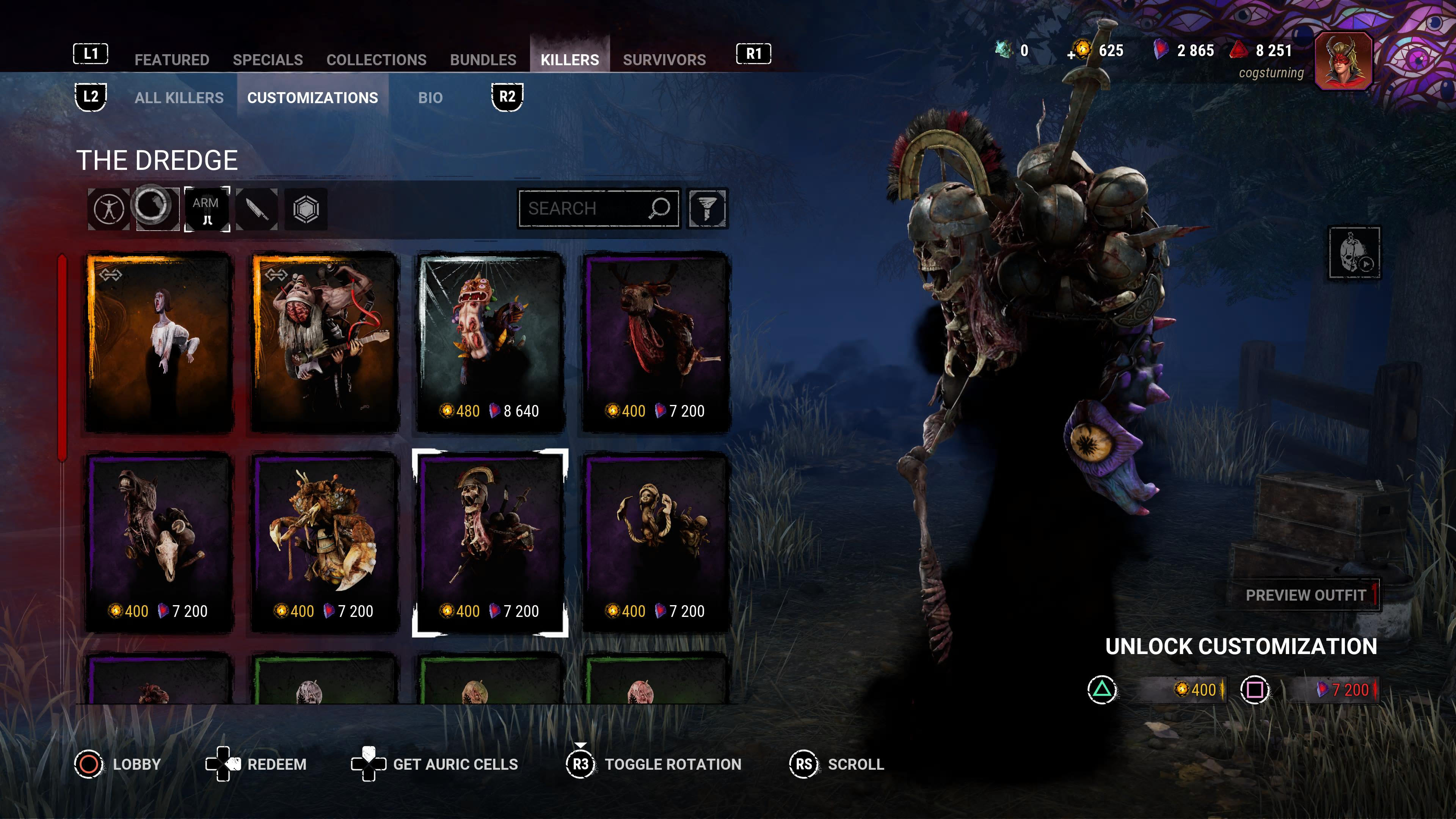Open the Collections tab

[x=377, y=60]
